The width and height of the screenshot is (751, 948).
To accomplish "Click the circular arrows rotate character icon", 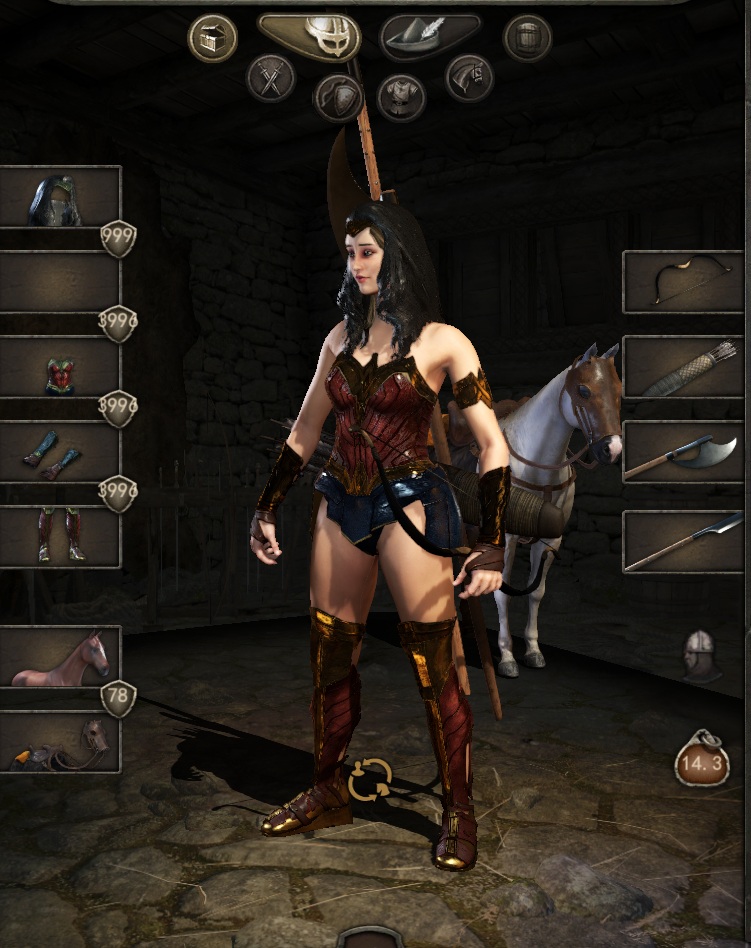I will [369, 780].
